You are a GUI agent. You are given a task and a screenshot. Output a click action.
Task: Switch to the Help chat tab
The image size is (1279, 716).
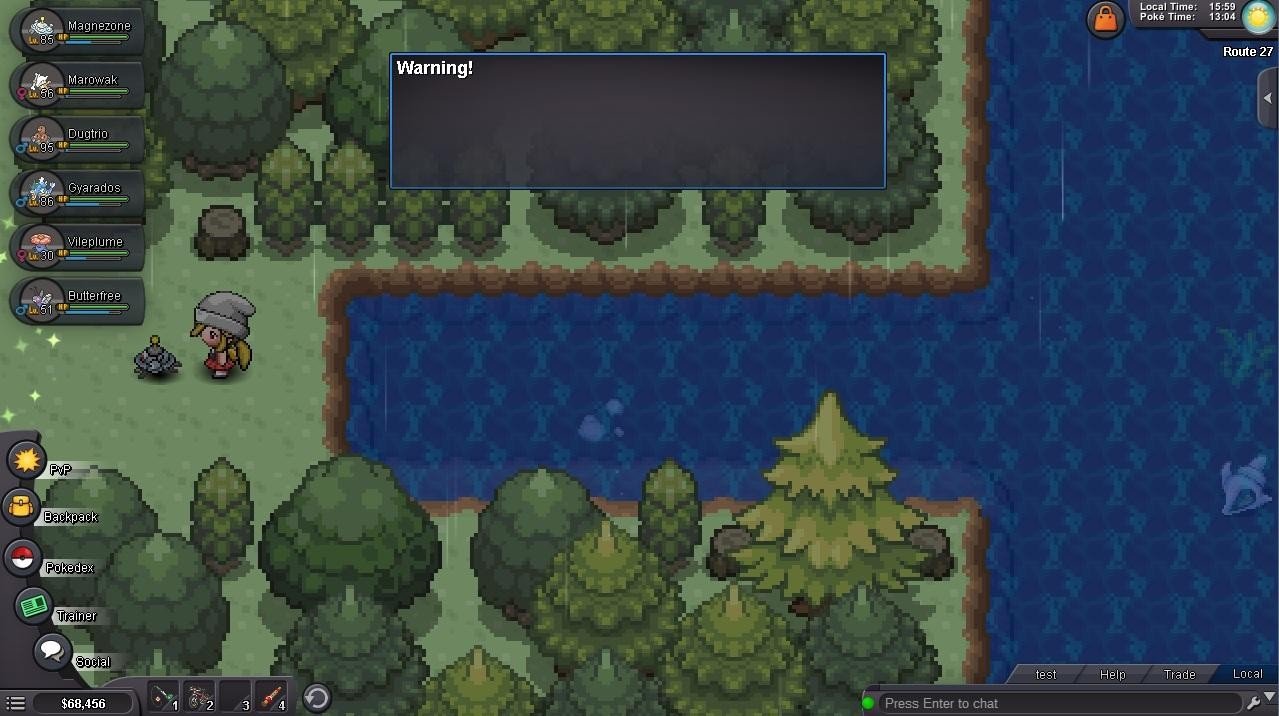click(1112, 674)
